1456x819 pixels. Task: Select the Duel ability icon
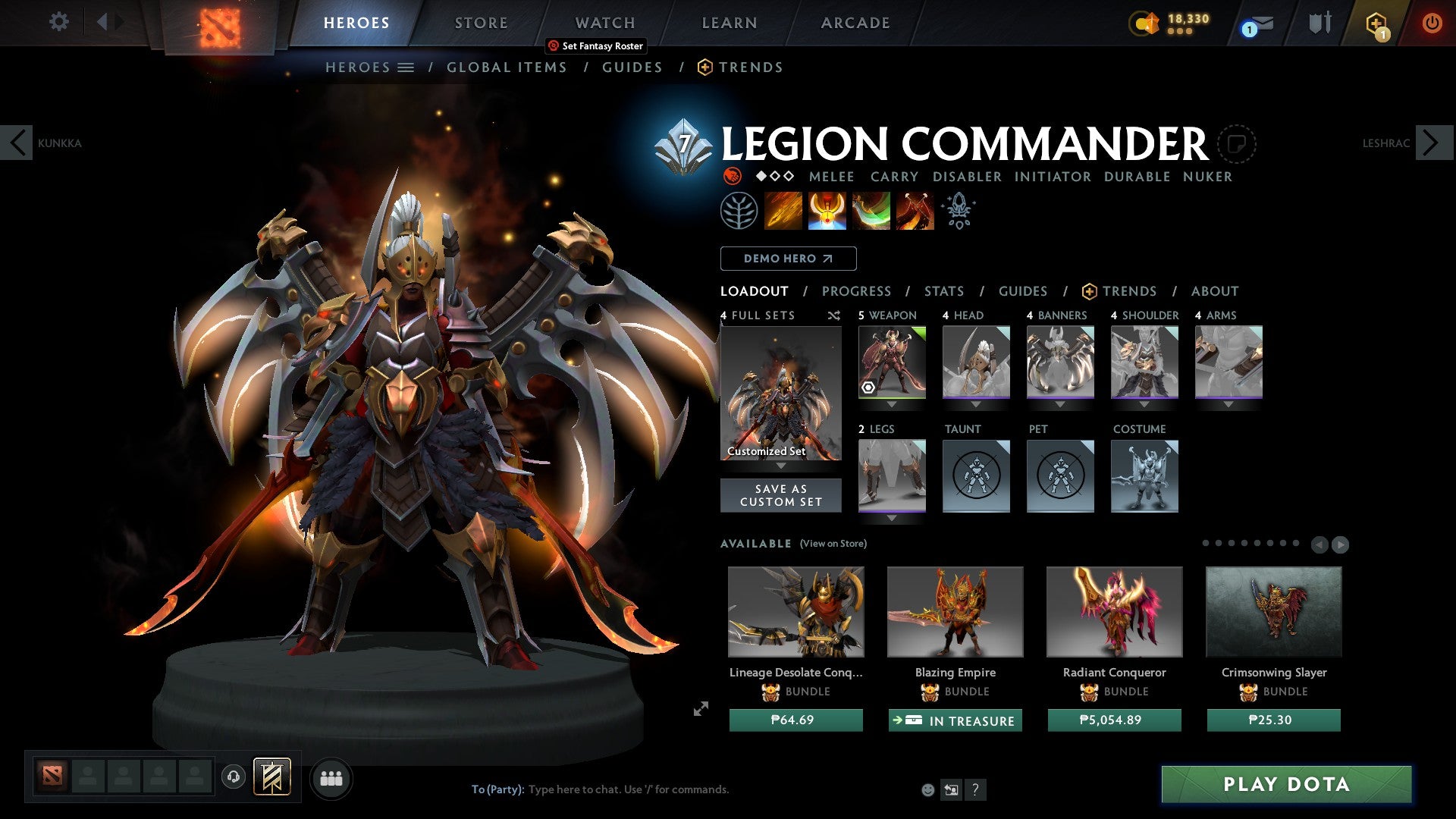pos(915,210)
